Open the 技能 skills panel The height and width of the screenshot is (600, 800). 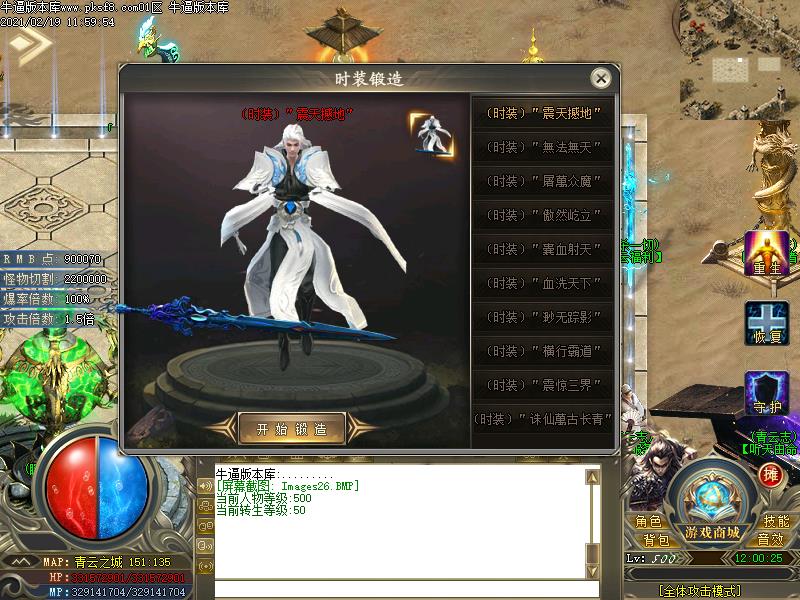pyautogui.click(x=776, y=521)
